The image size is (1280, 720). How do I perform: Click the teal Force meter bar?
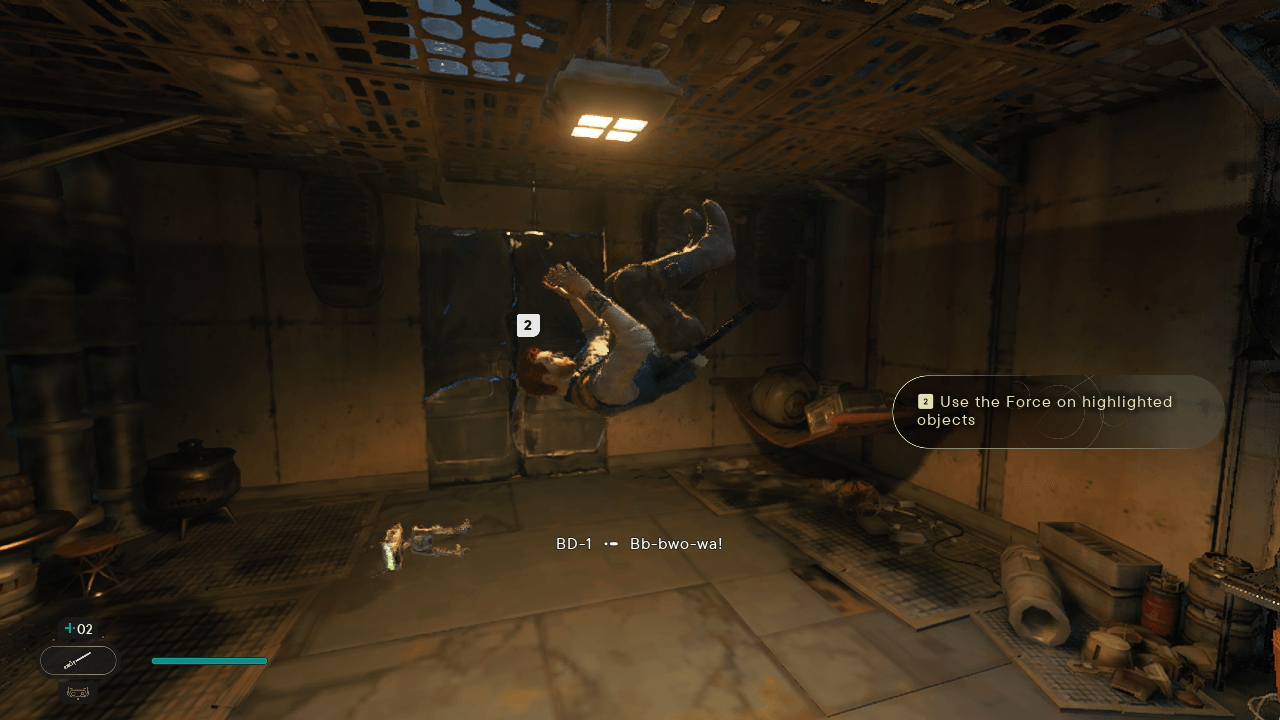coord(209,660)
